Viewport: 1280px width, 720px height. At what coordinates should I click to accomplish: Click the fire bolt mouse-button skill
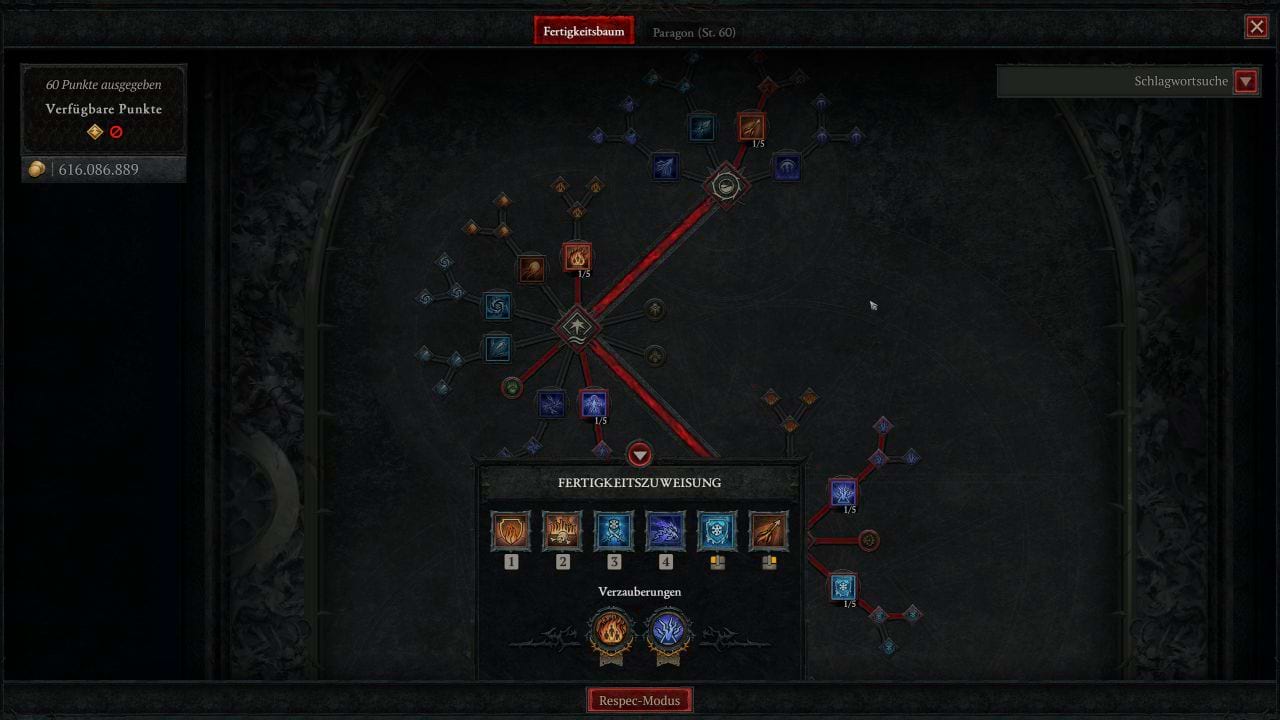tap(769, 531)
